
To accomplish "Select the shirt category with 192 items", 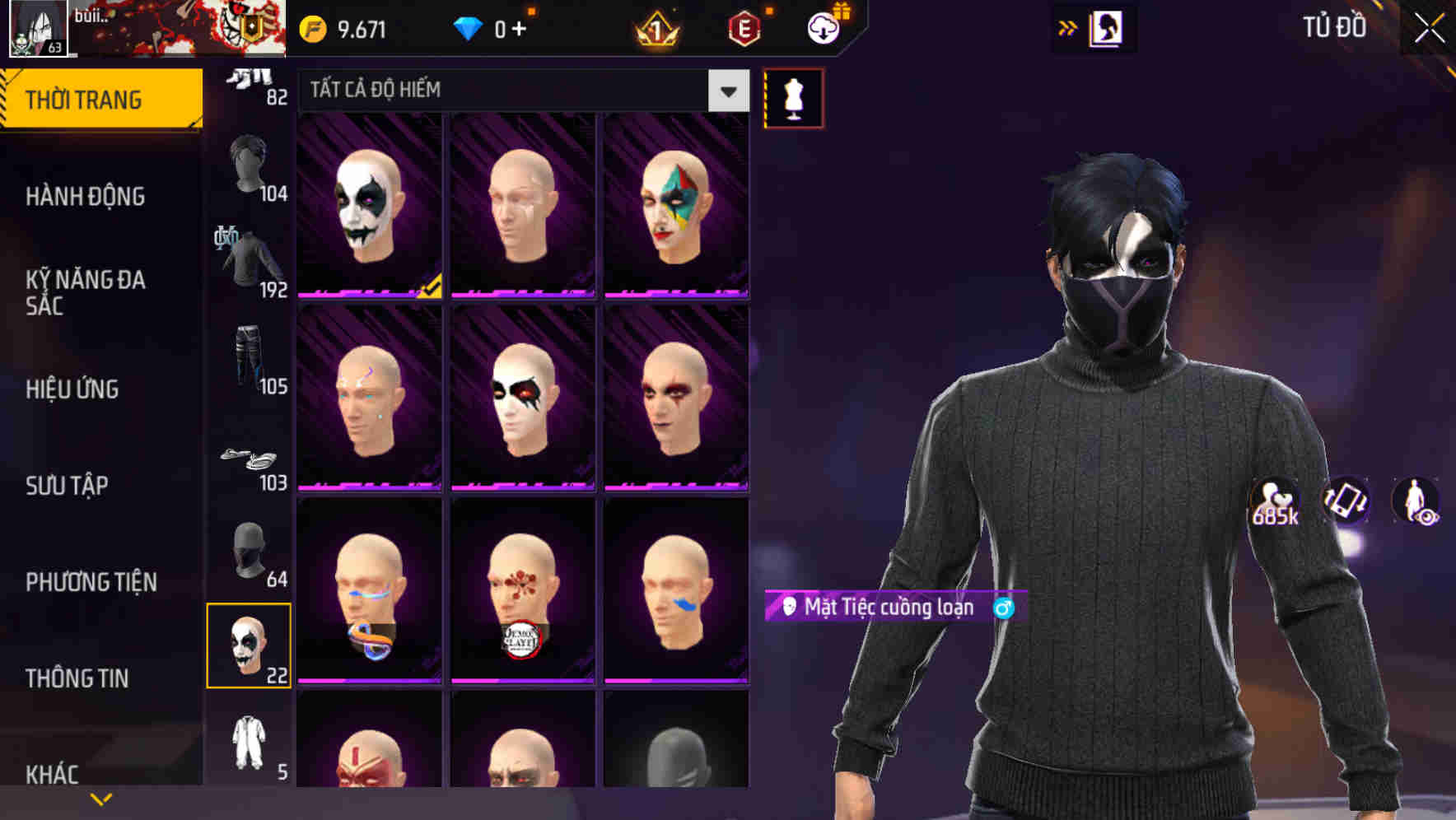I will pos(247,255).
